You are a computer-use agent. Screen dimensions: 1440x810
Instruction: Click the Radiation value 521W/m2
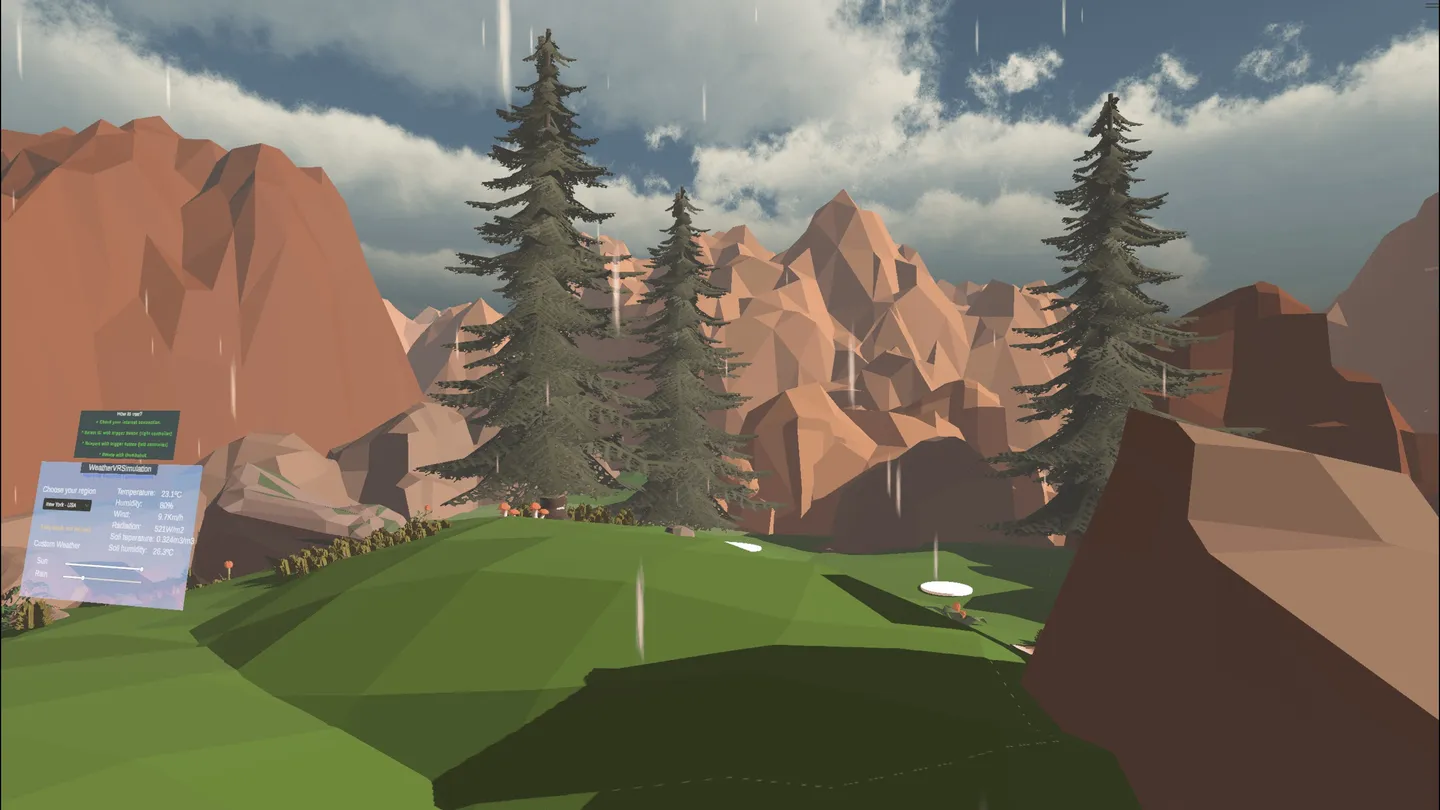pyautogui.click(x=170, y=529)
